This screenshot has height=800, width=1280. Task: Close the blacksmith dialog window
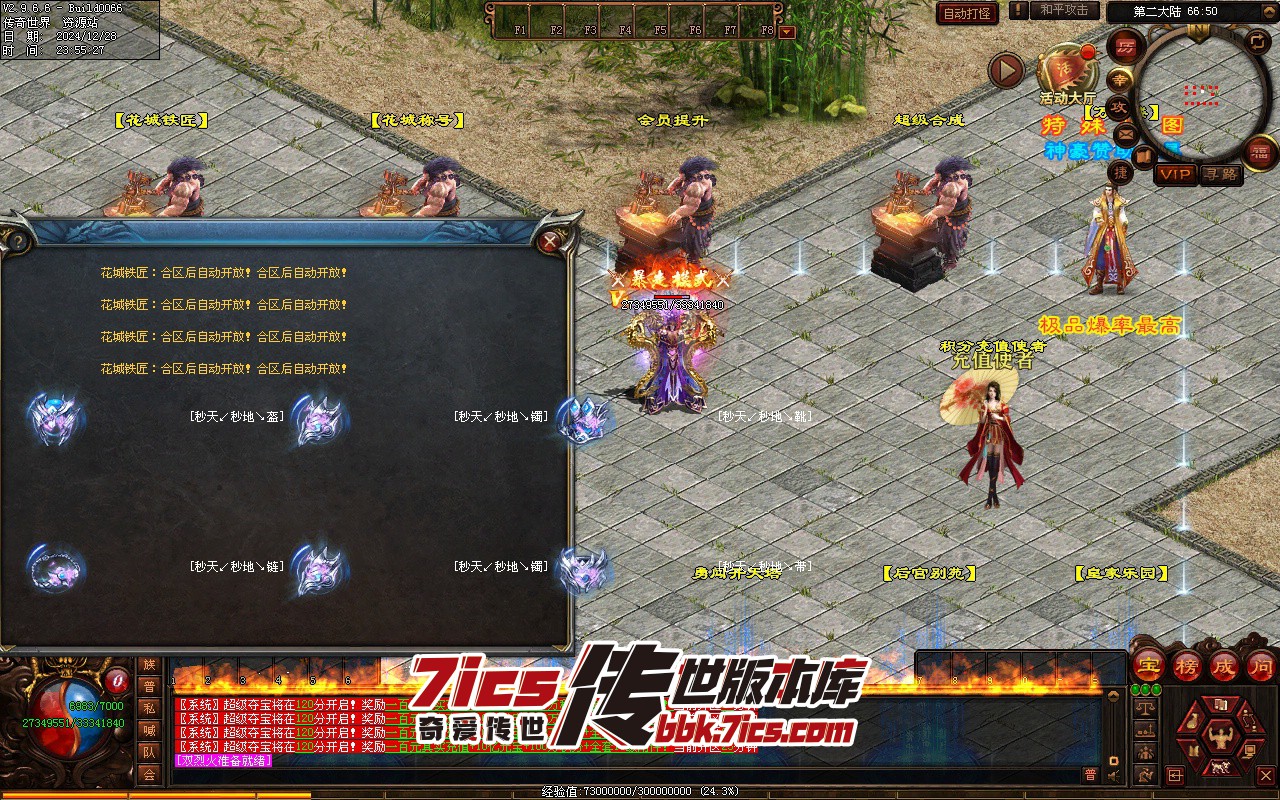click(548, 241)
